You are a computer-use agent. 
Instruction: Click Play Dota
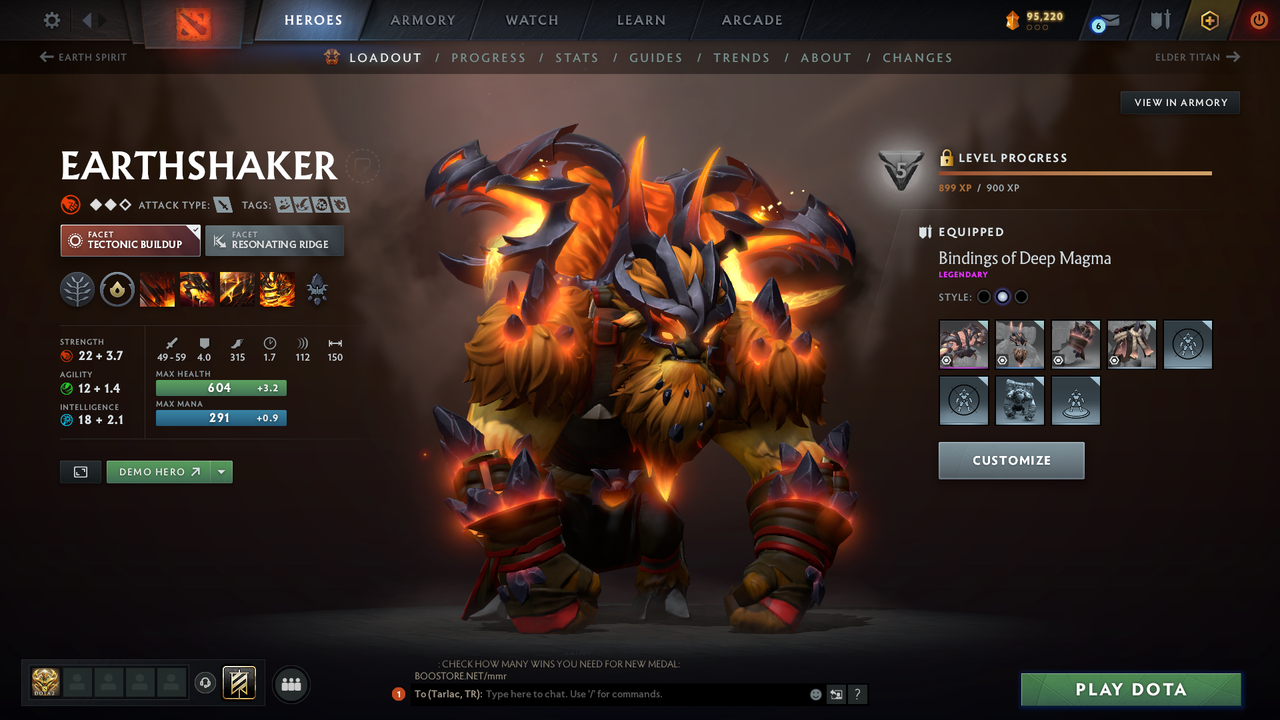pyautogui.click(x=1130, y=689)
